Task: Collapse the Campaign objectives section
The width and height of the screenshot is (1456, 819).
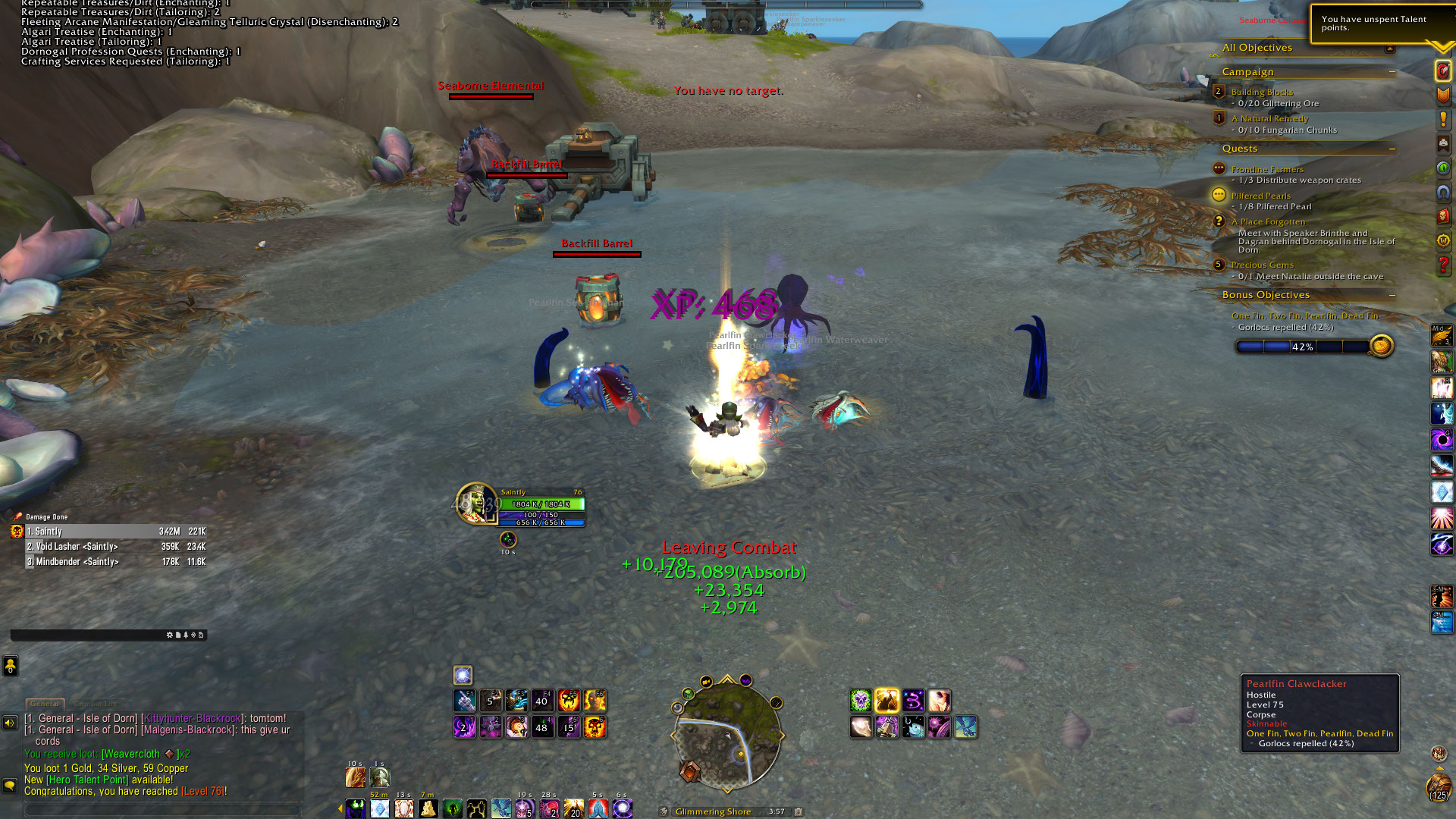Action: tap(1392, 72)
